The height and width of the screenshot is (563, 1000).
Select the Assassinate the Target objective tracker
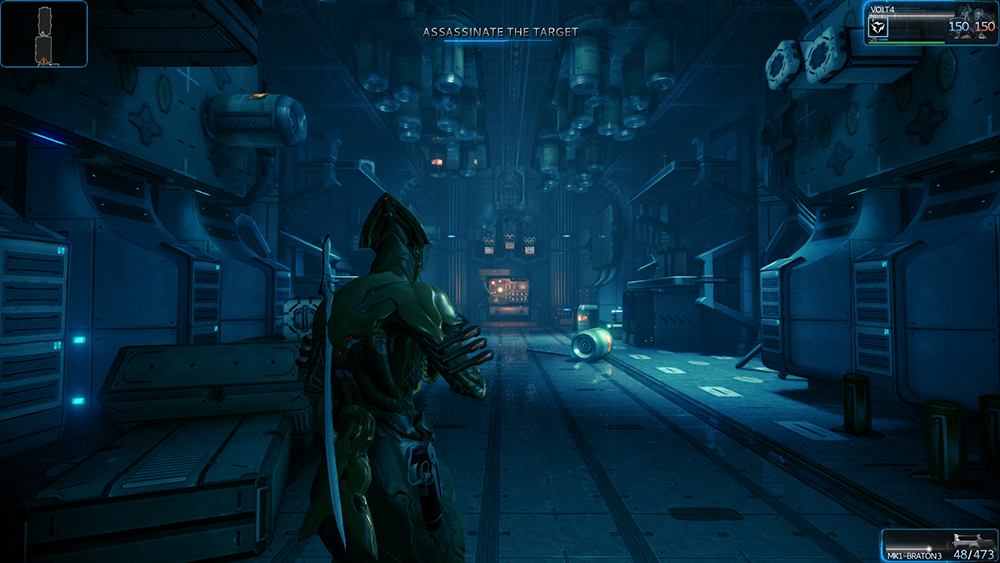click(x=500, y=32)
